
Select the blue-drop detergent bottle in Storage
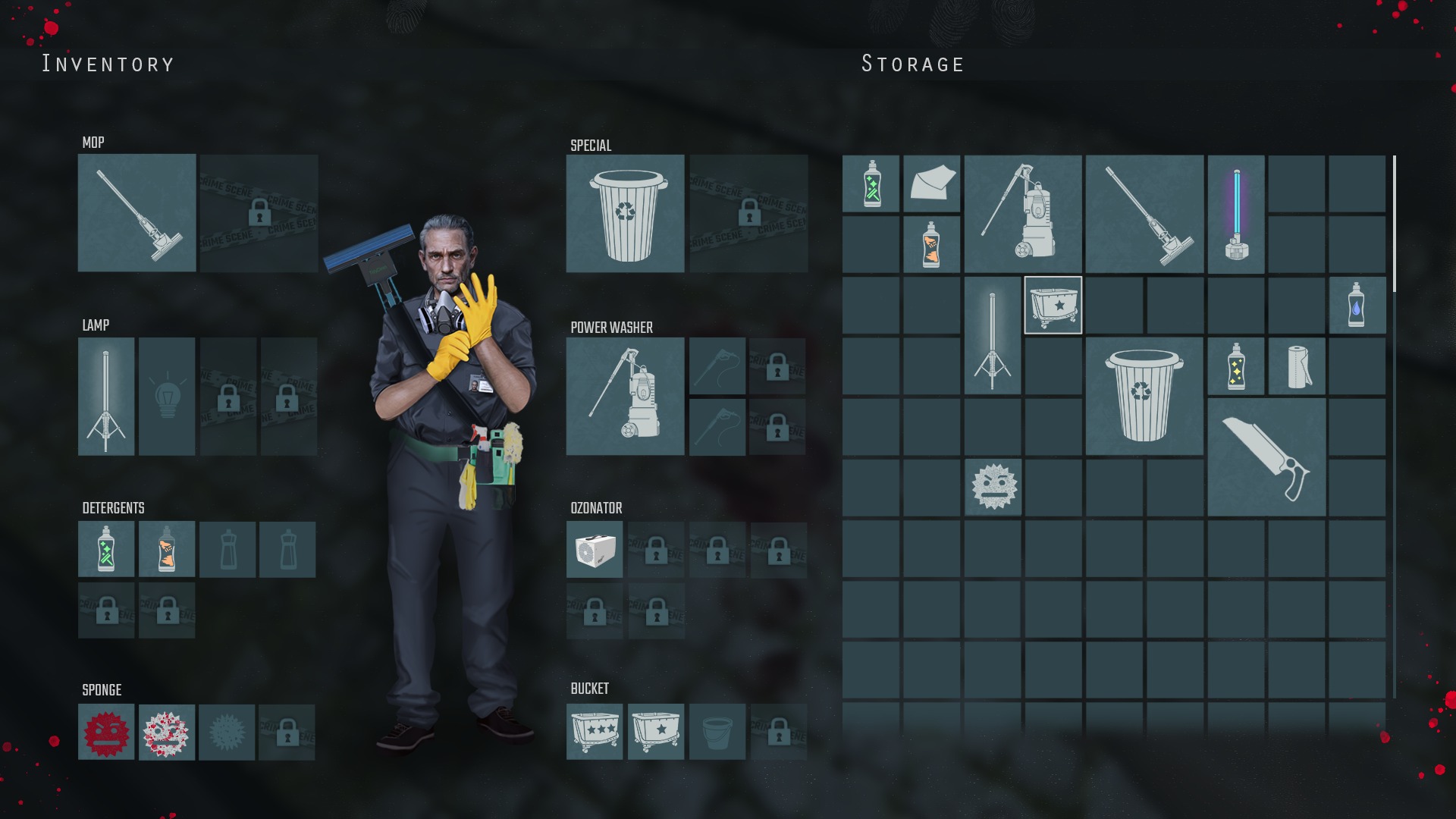pos(1357,305)
